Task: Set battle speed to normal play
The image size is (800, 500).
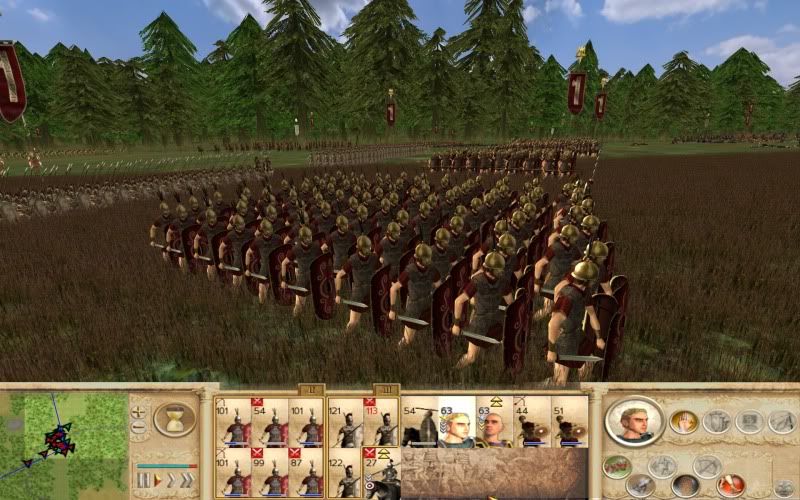Action: pyautogui.click(x=156, y=480)
